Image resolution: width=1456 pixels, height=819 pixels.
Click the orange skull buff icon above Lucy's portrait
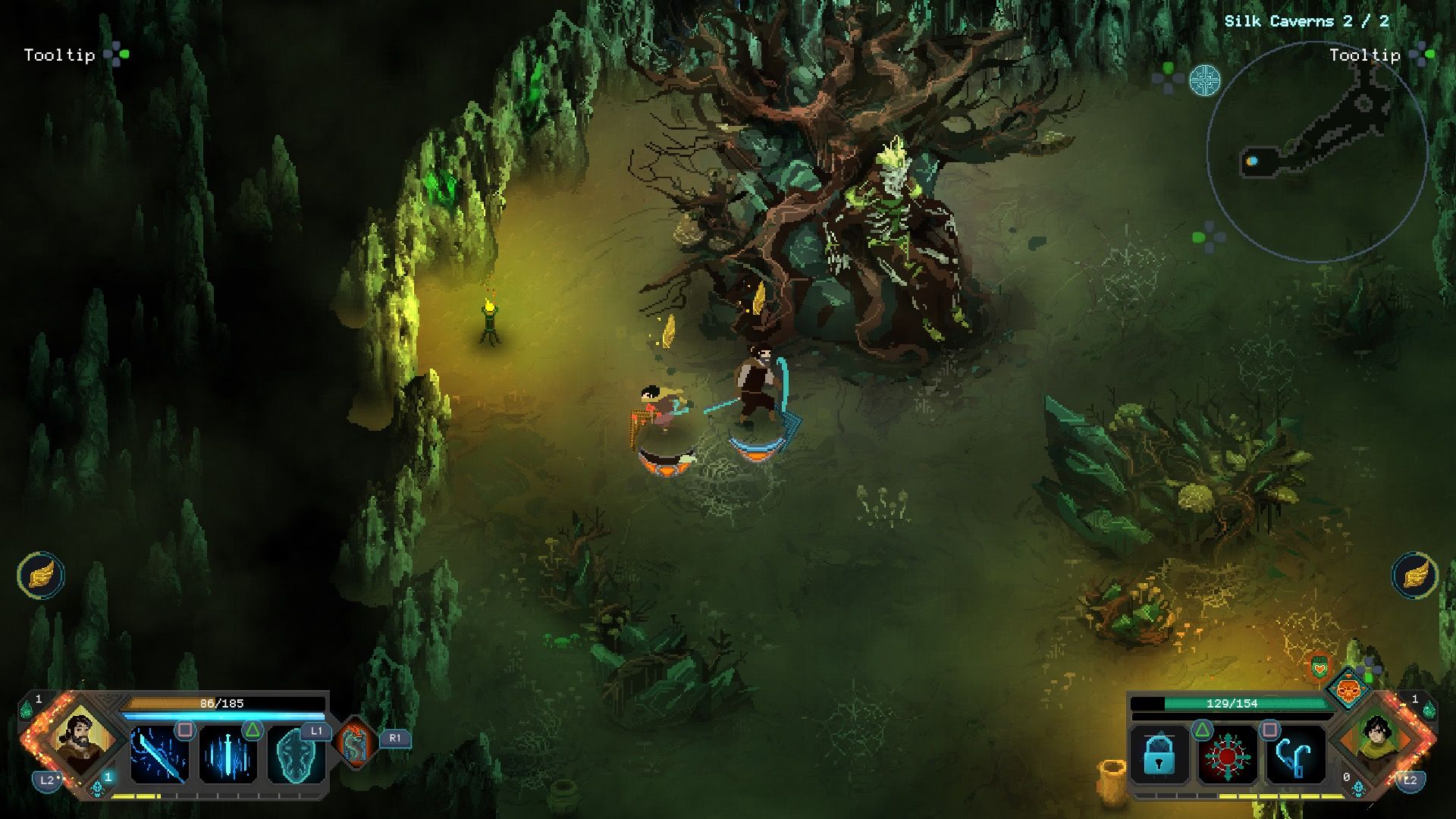pos(1348,692)
